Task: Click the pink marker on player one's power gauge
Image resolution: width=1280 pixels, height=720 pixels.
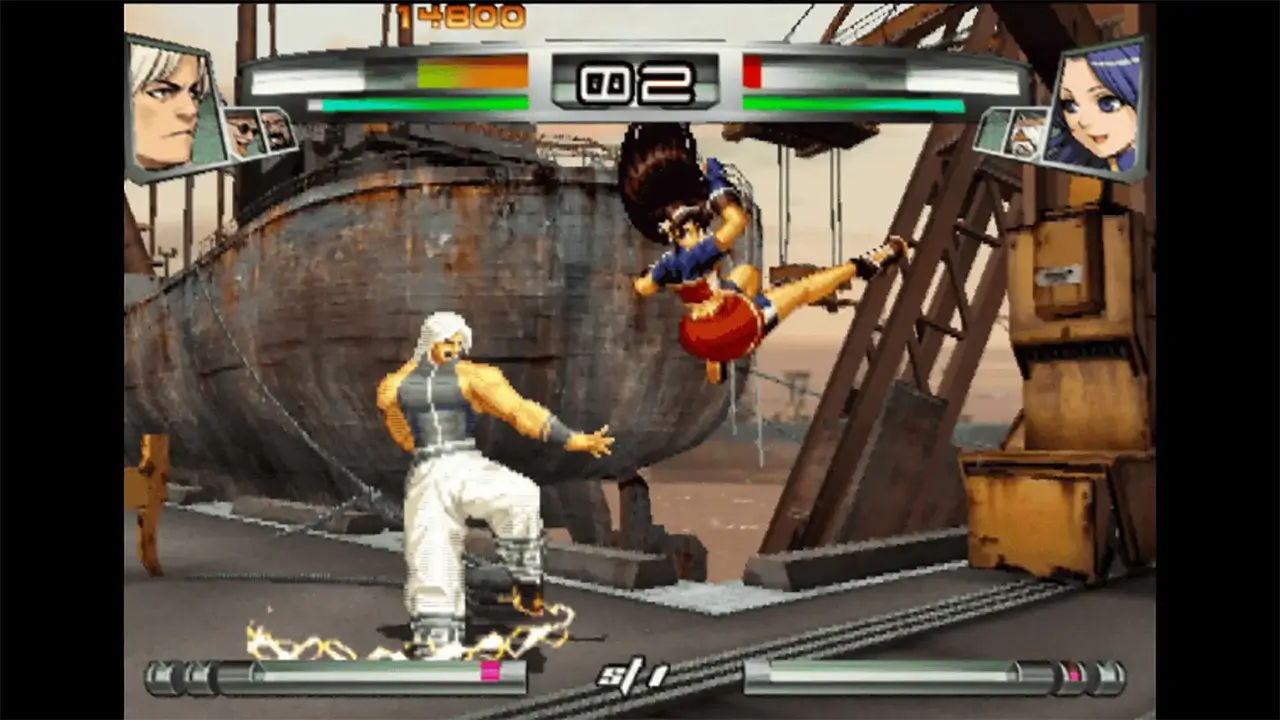Action: pos(490,672)
